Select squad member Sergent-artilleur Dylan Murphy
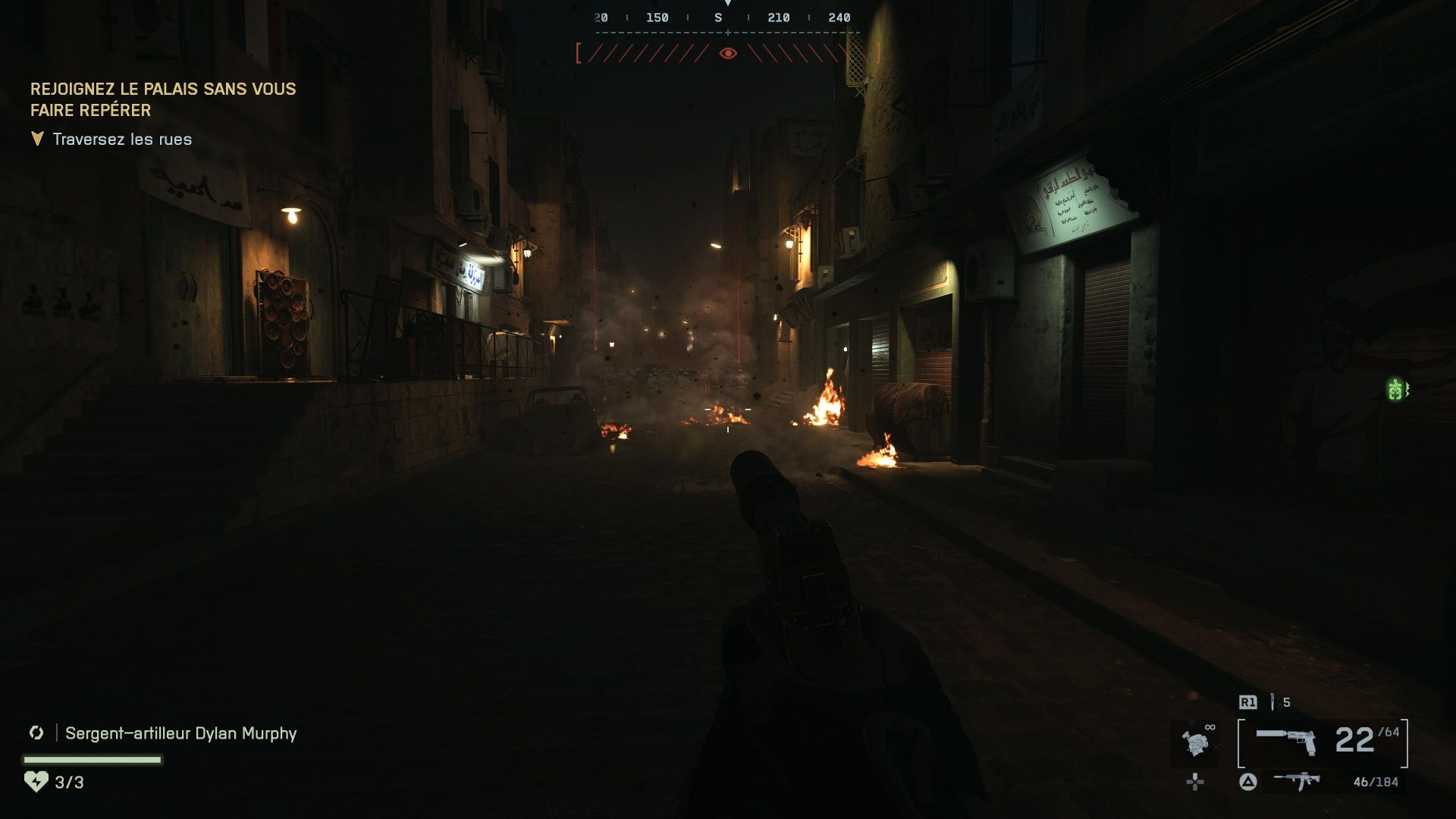This screenshot has height=819, width=1456. point(180,733)
